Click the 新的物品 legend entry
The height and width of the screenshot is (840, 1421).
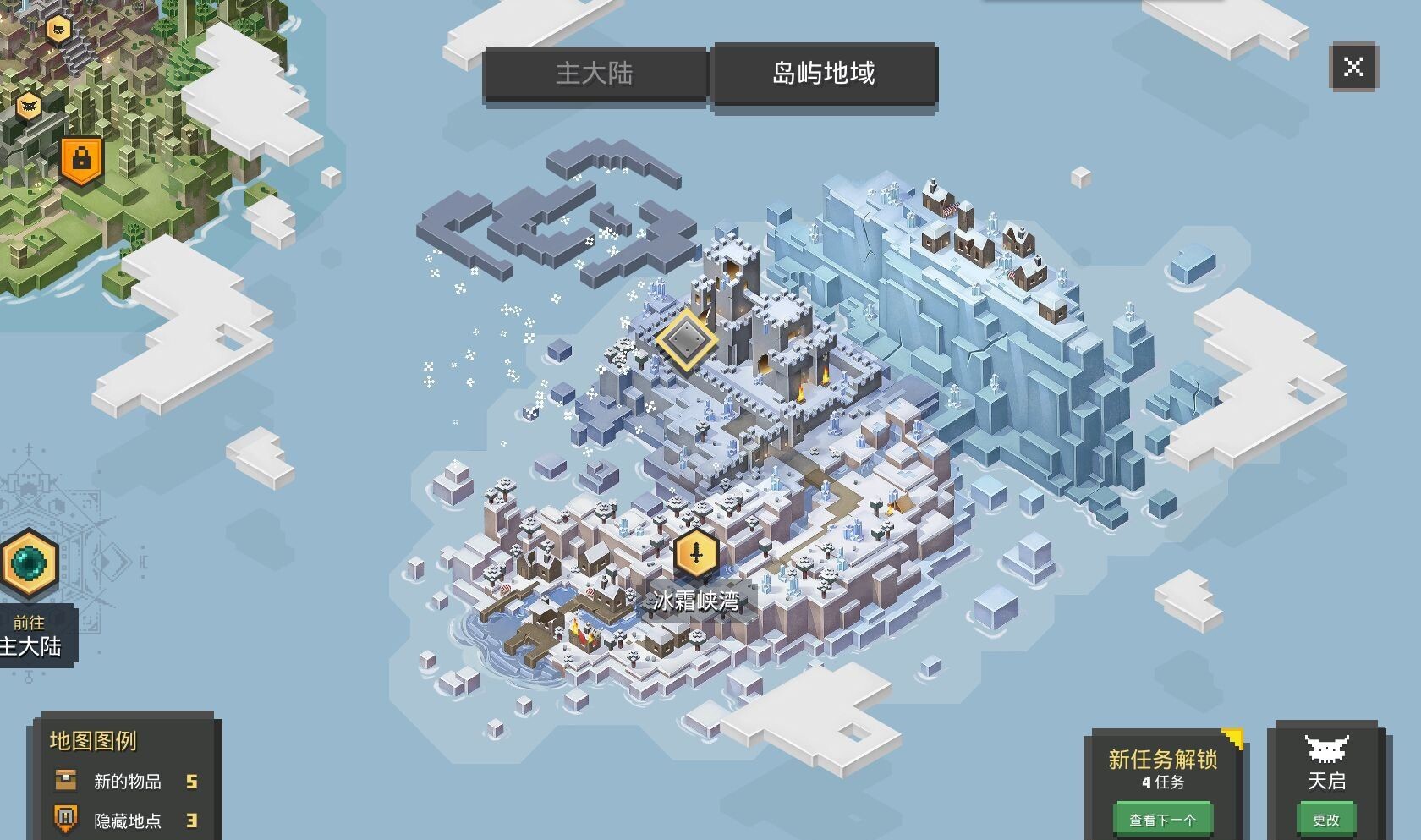tap(127, 781)
